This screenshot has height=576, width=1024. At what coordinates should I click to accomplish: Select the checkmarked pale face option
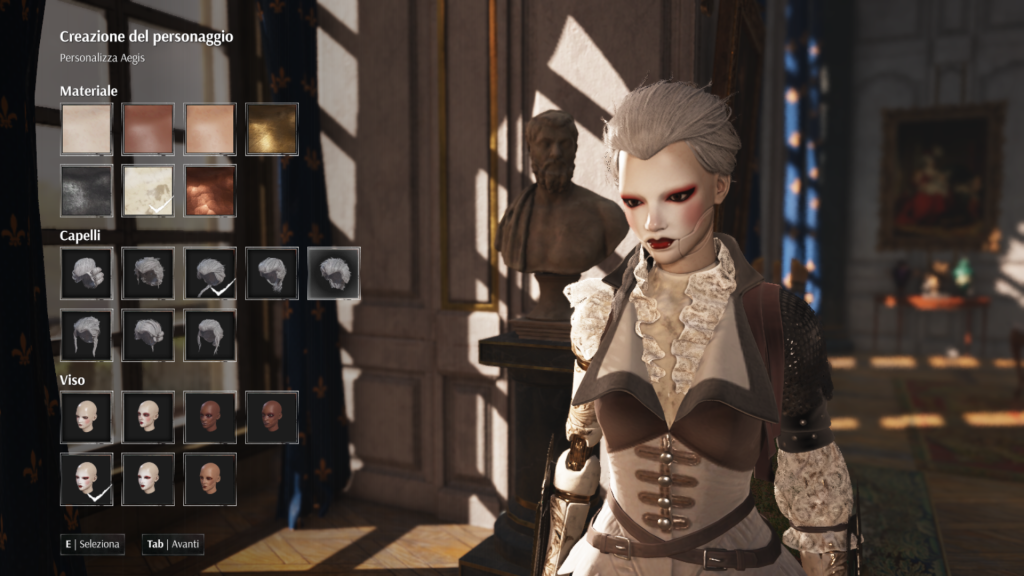click(x=86, y=479)
